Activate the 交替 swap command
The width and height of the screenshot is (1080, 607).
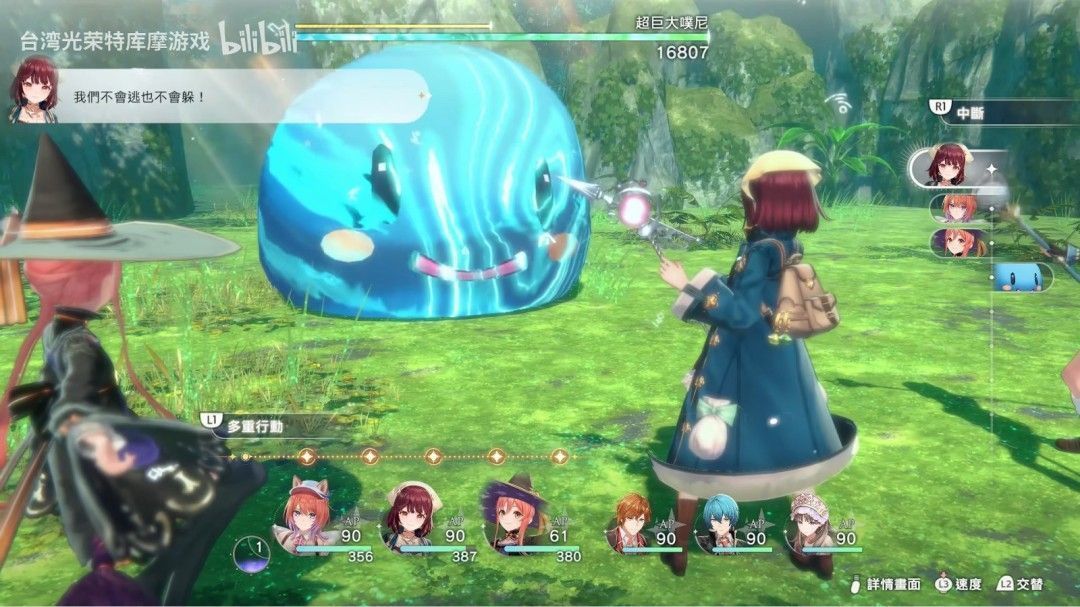pos(1020,584)
